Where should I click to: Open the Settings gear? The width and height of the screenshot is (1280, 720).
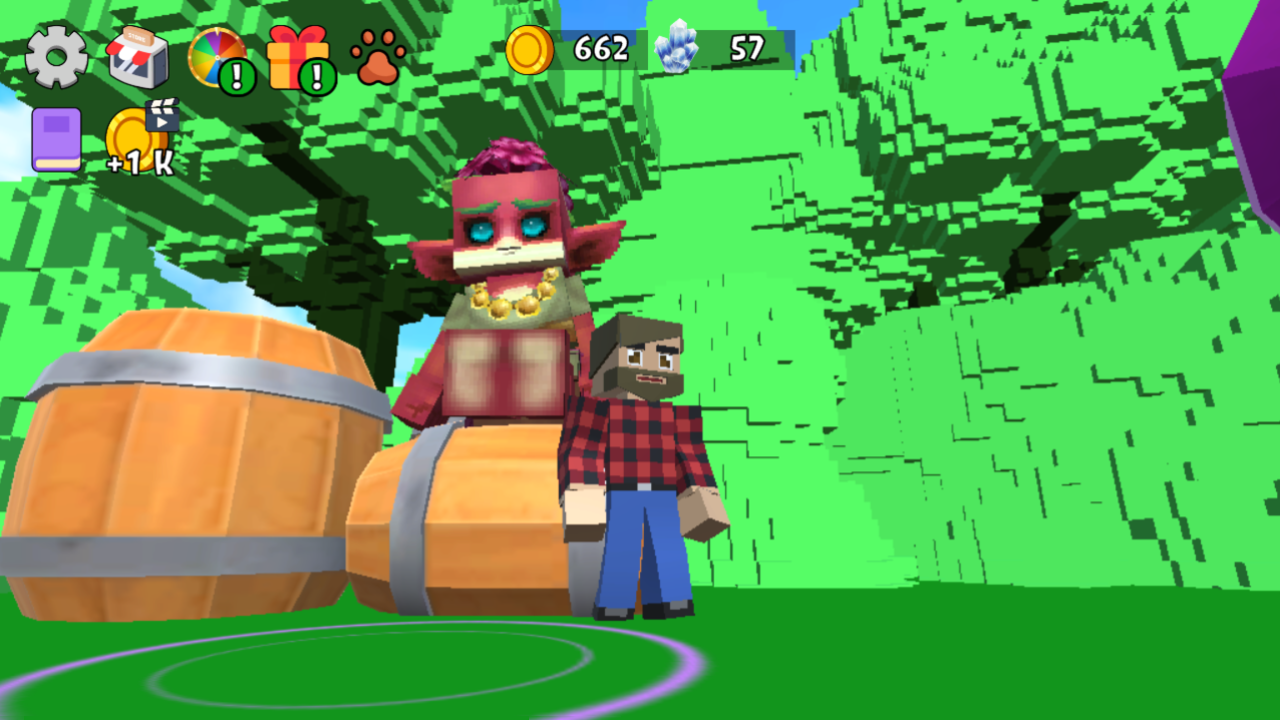click(x=55, y=55)
